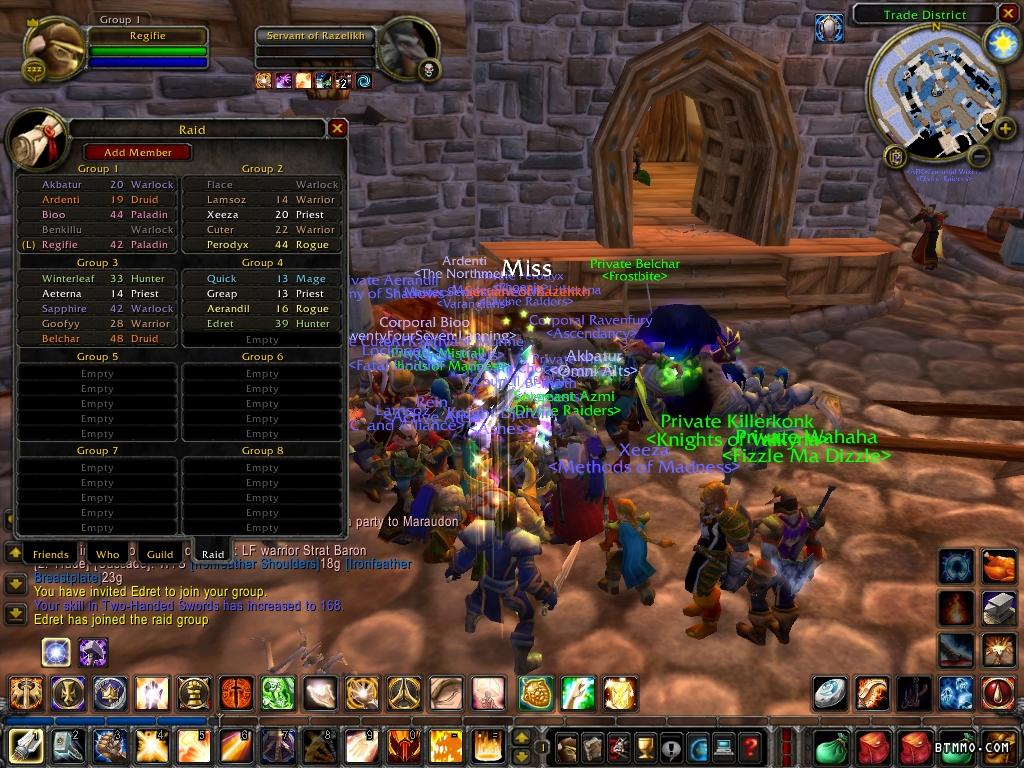
Task: Use the roast chicken food item
Action: (x=997, y=567)
